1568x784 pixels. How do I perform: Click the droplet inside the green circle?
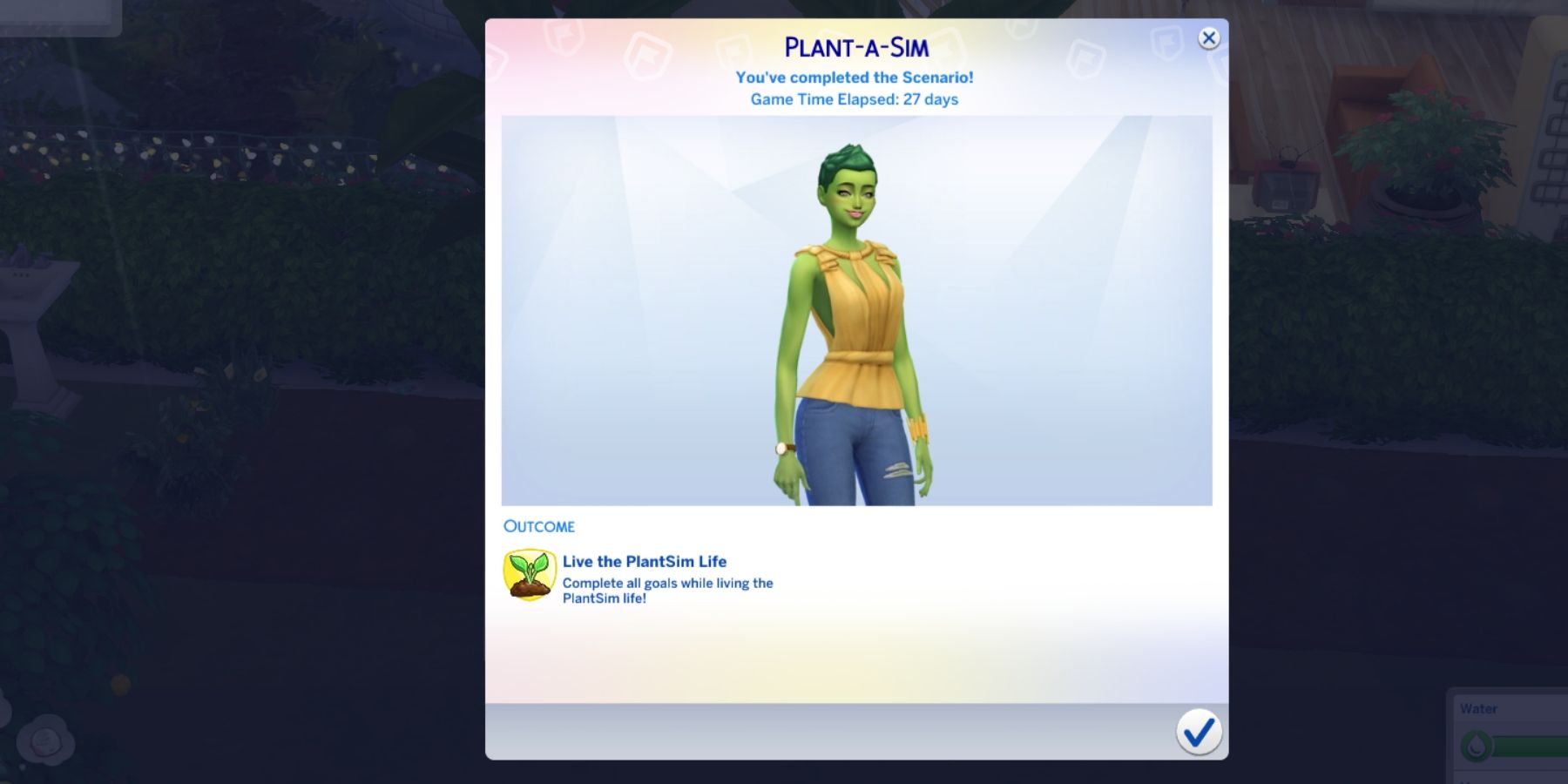point(1475,745)
